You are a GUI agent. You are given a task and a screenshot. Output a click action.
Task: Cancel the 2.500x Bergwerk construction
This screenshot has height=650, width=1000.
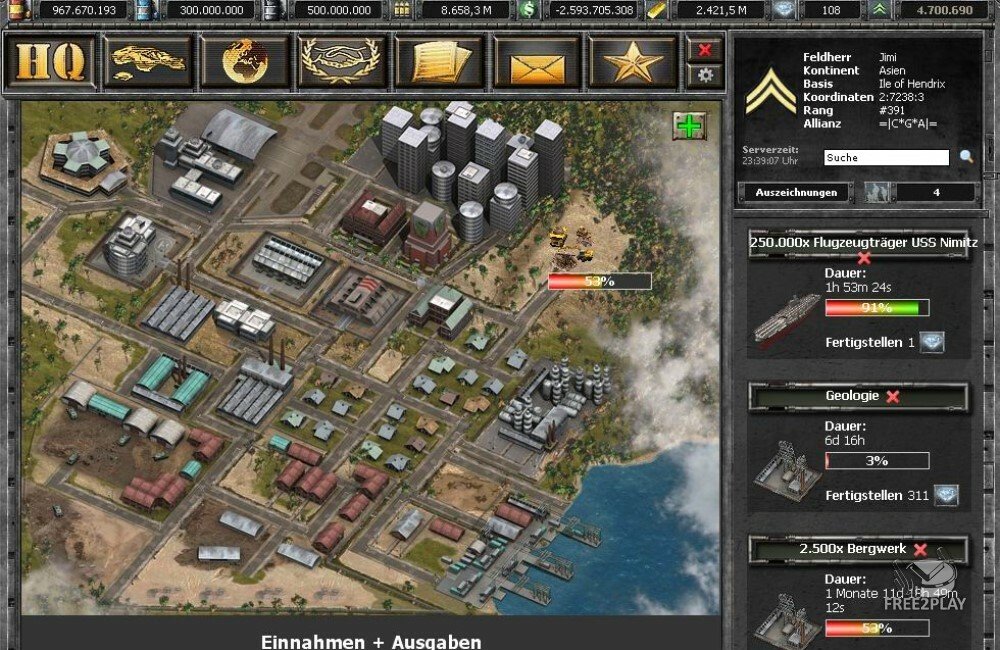920,550
